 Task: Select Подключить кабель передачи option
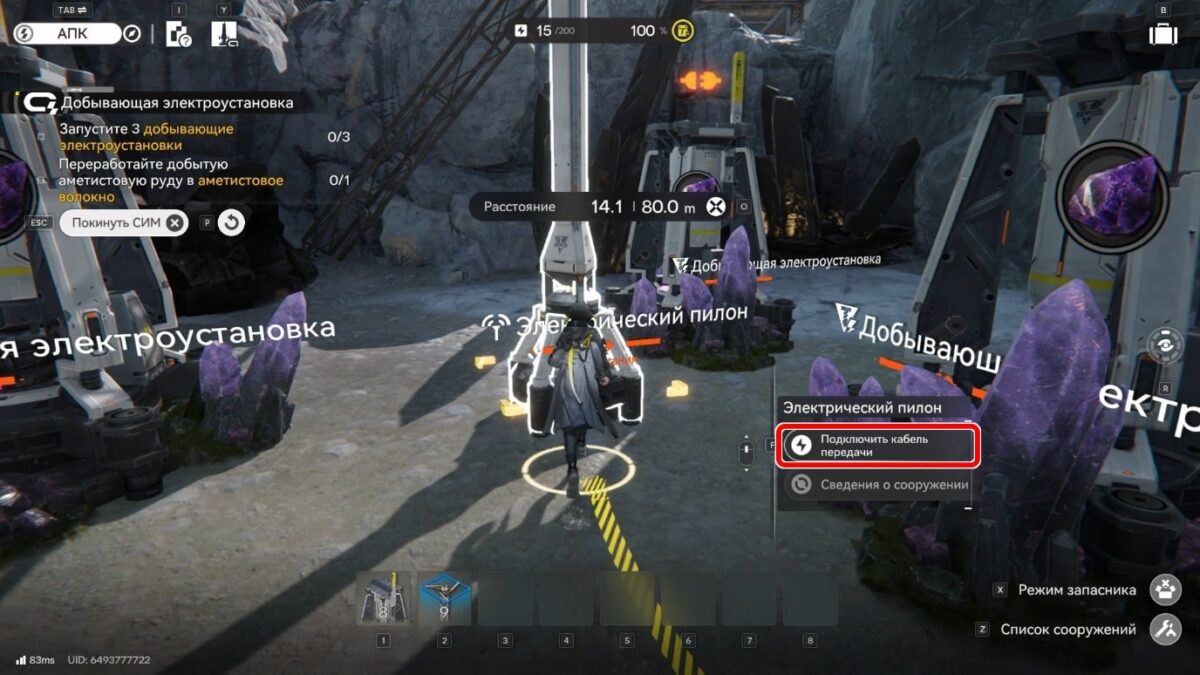[x=876, y=446]
